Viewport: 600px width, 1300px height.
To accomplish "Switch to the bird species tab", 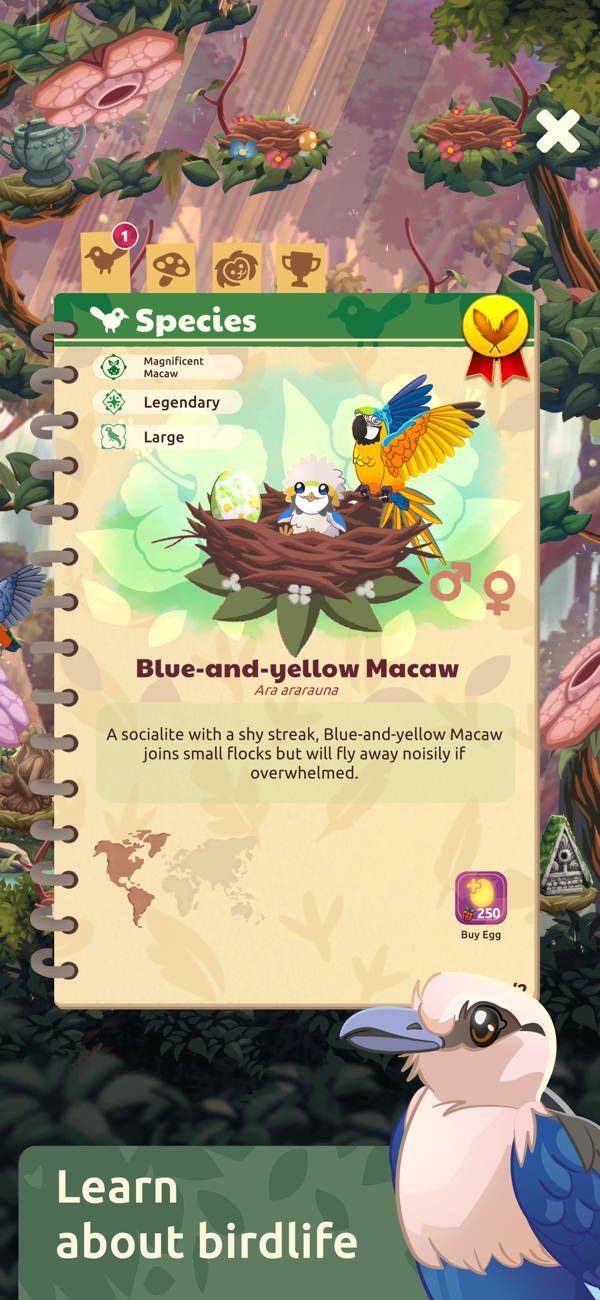I will point(105,262).
